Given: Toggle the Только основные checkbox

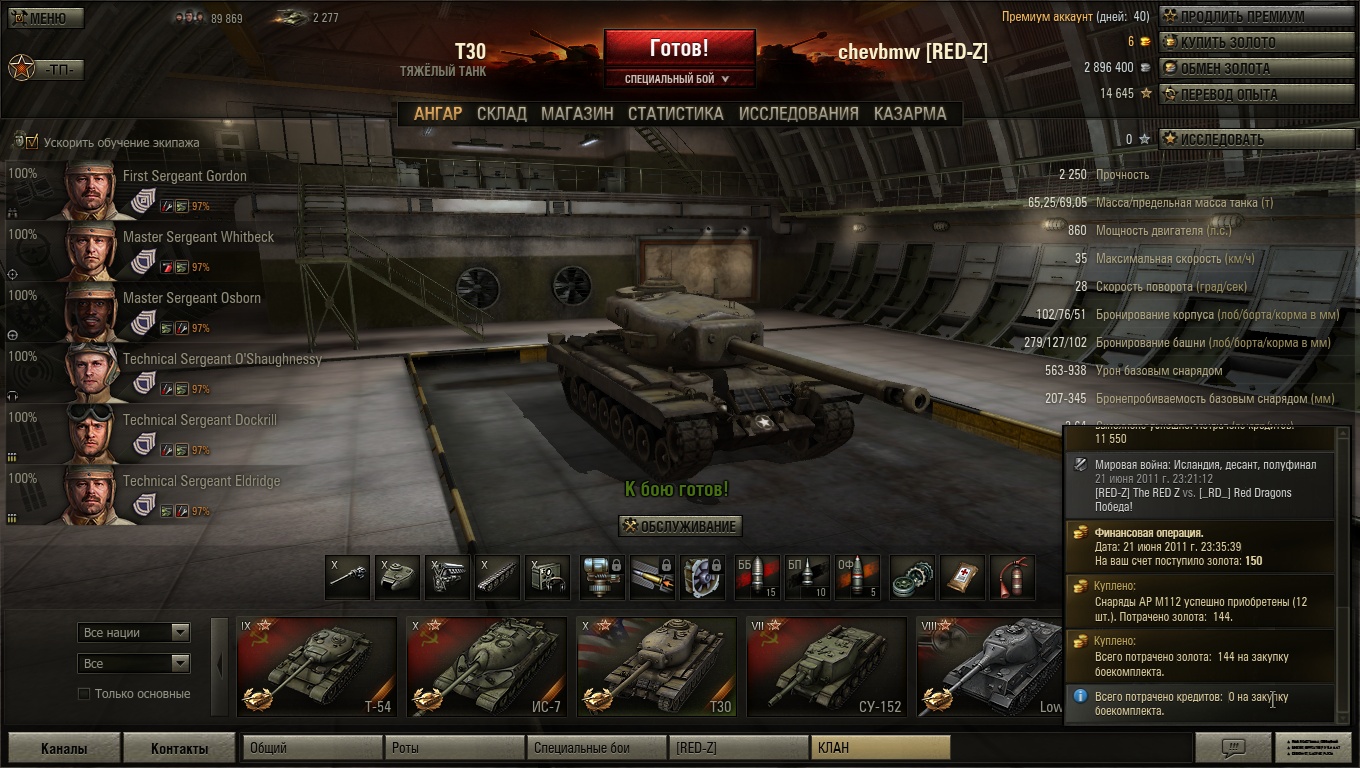Looking at the screenshot, I should click(85, 694).
